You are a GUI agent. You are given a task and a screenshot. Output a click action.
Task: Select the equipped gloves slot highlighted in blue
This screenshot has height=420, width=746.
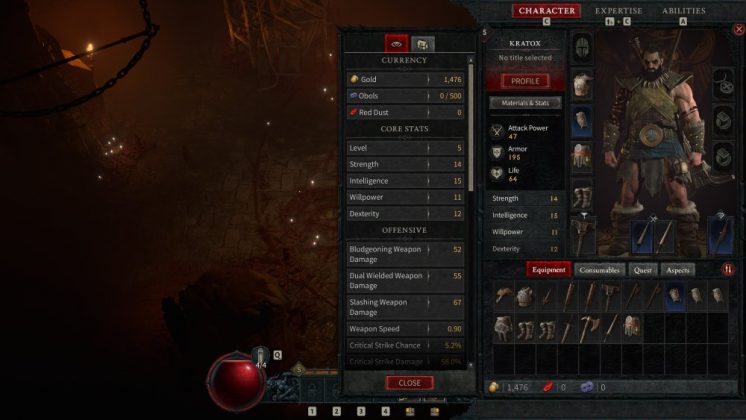pyautogui.click(x=581, y=122)
